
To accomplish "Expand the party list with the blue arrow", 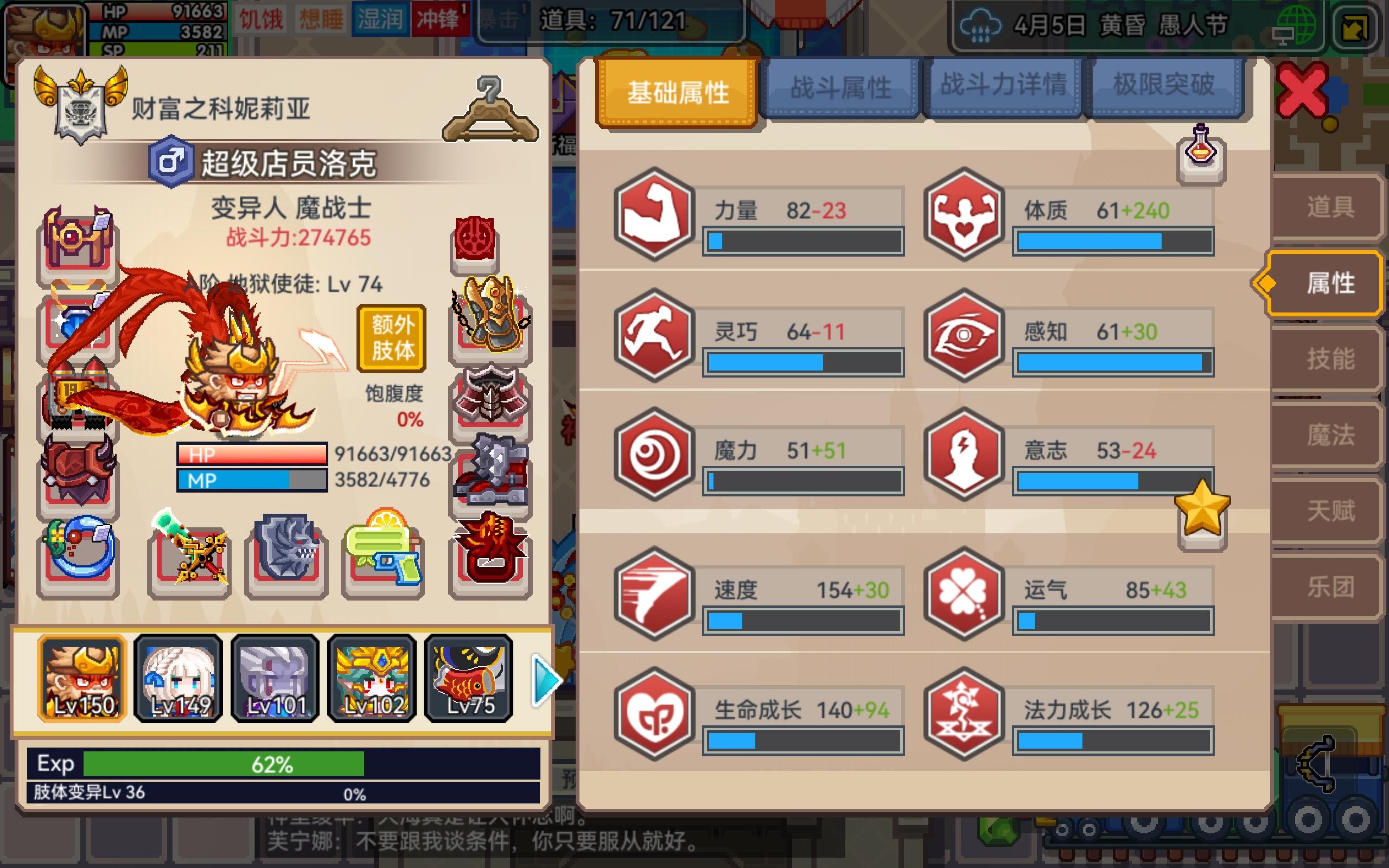I will pos(546,680).
